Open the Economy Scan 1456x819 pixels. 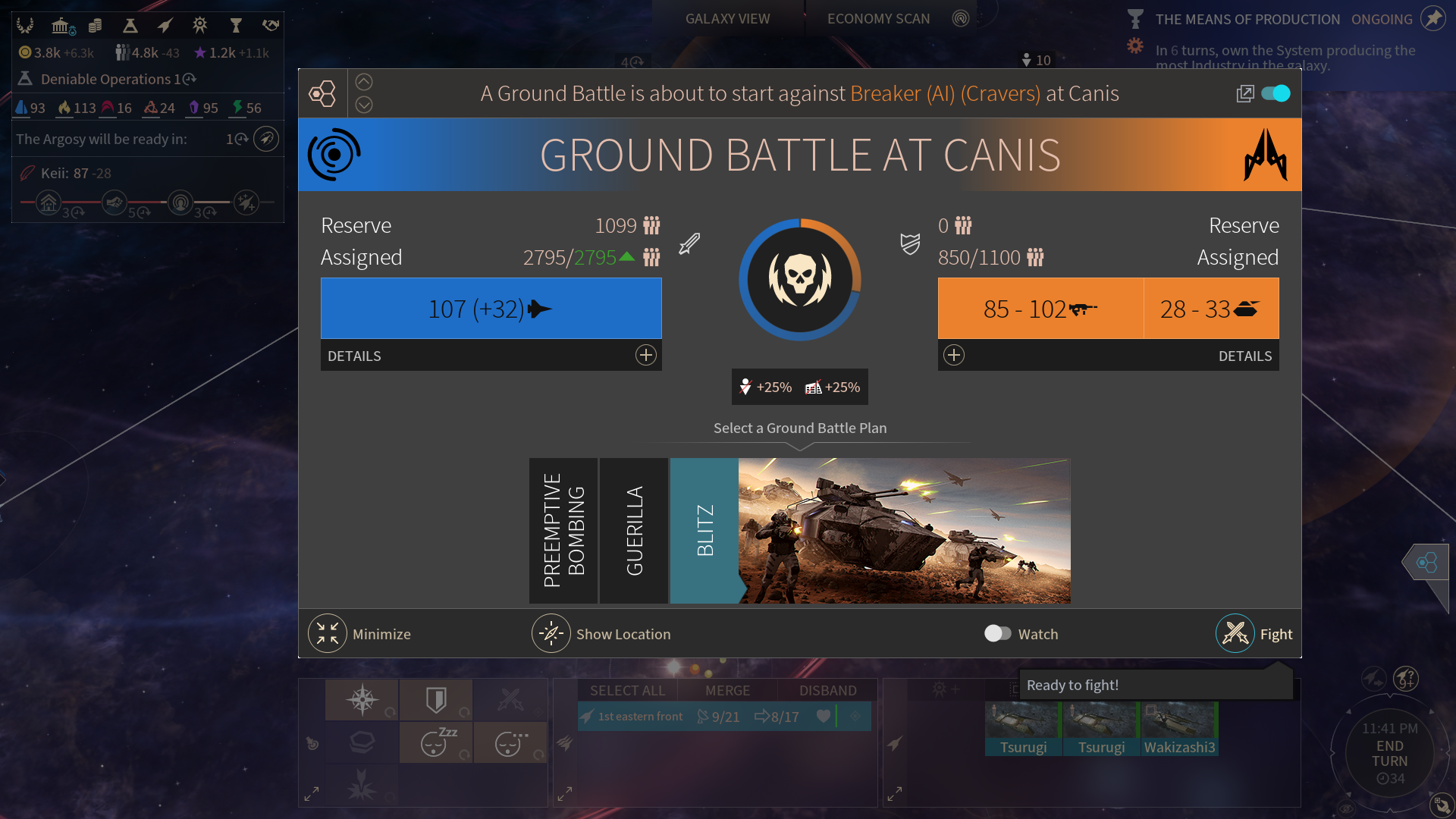tap(878, 19)
